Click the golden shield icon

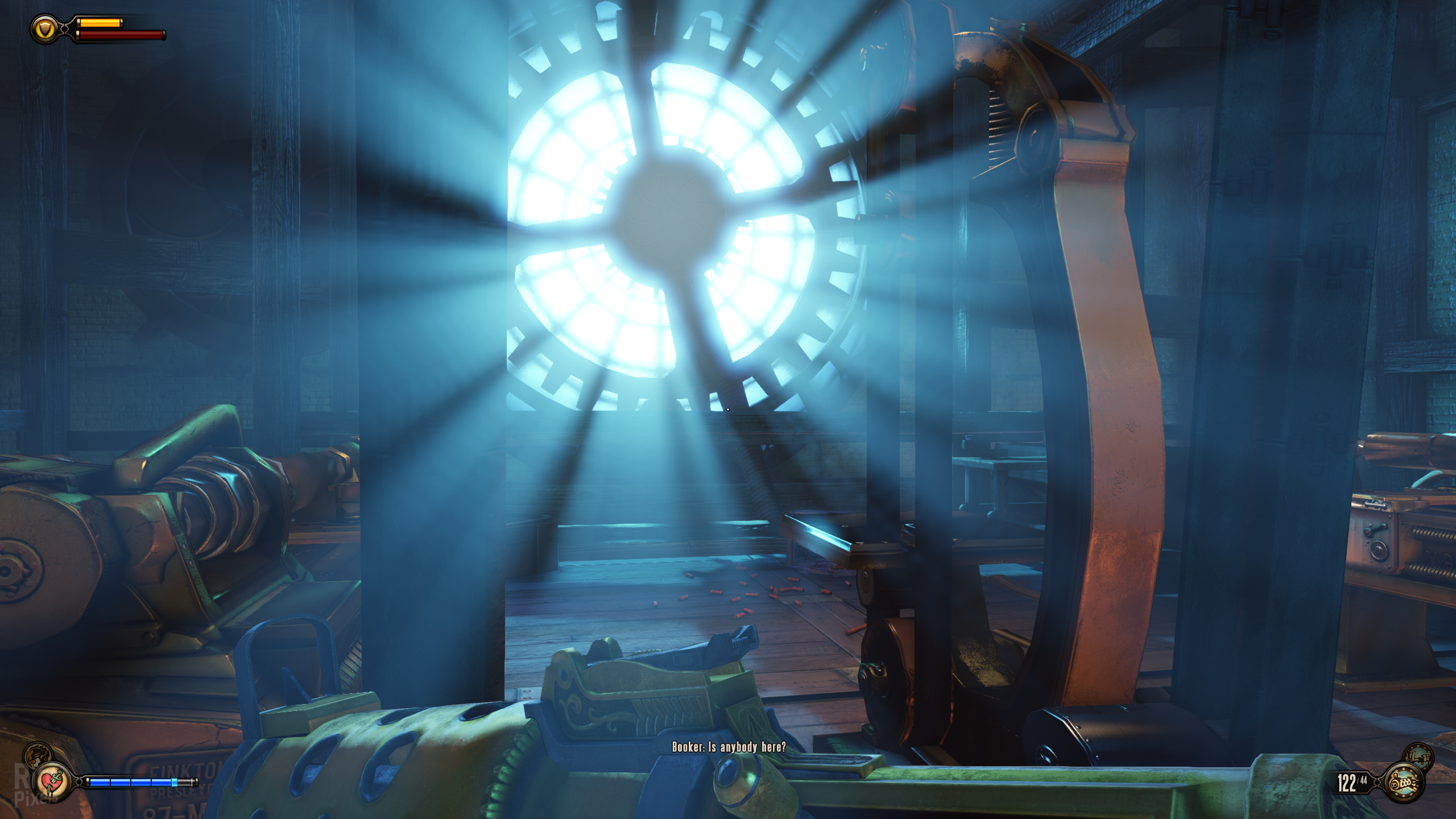point(45,29)
